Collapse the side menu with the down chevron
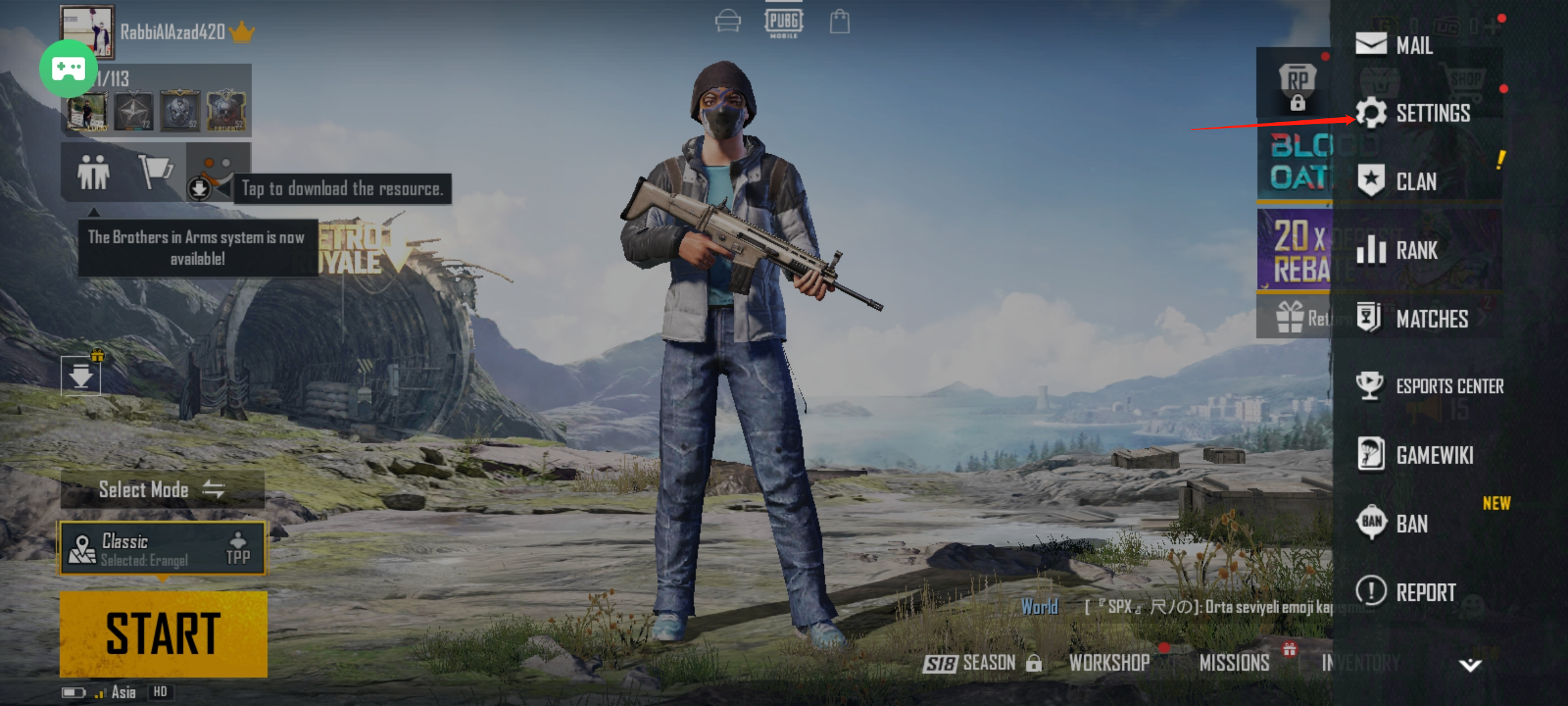 (1470, 665)
